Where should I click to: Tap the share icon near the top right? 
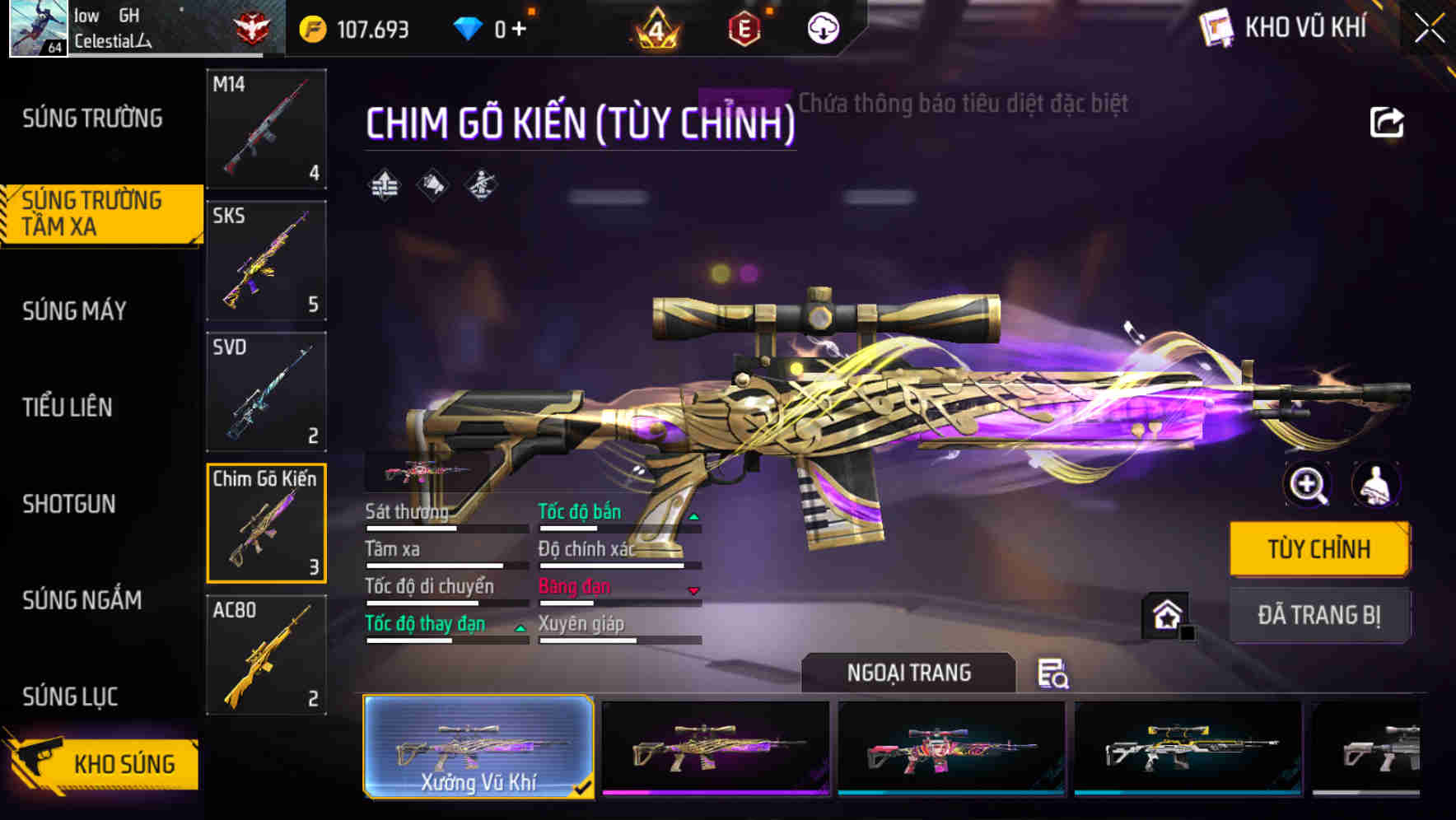tap(1388, 121)
